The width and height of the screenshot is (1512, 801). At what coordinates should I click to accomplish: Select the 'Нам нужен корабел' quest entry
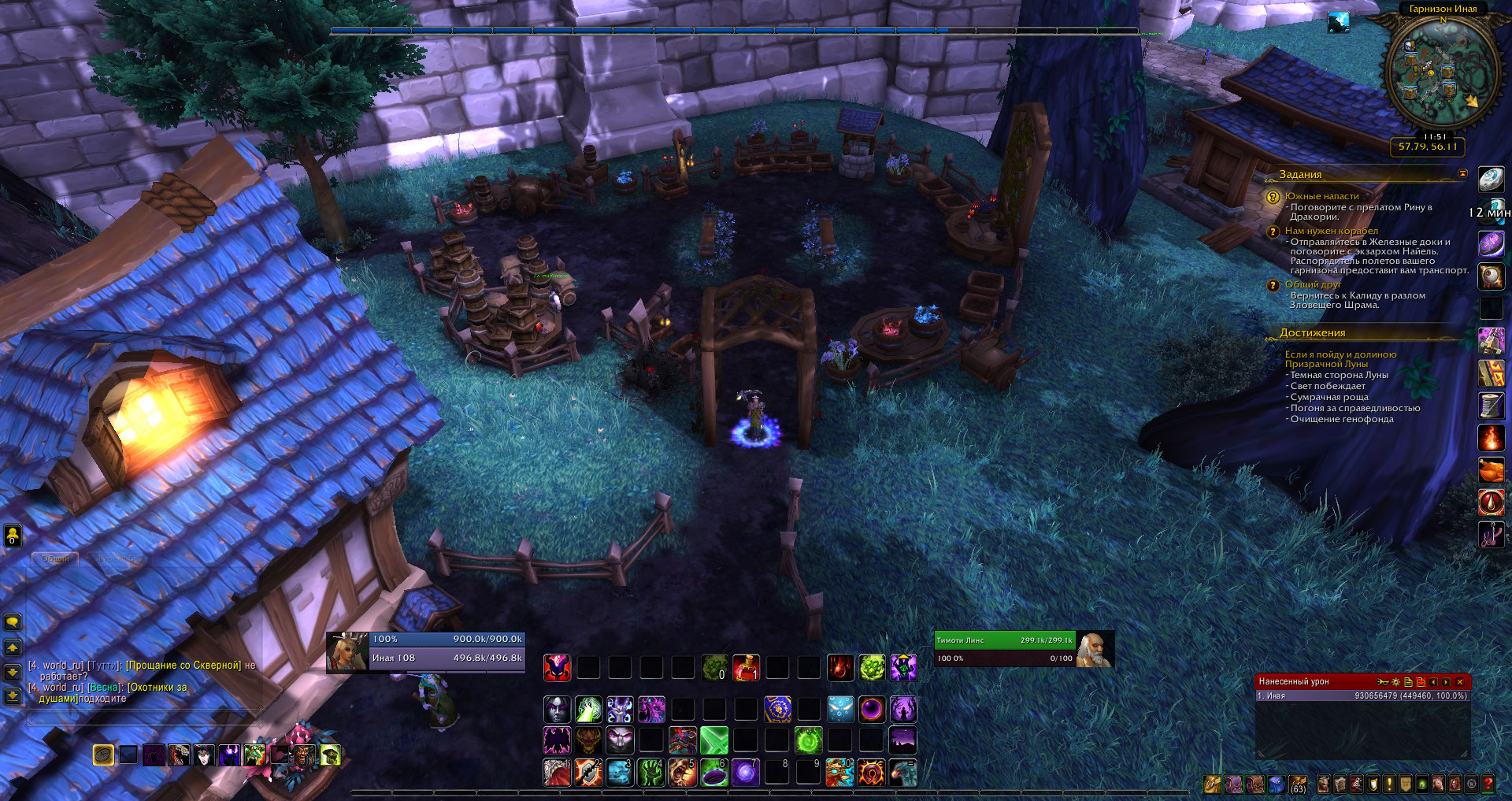[1331, 231]
